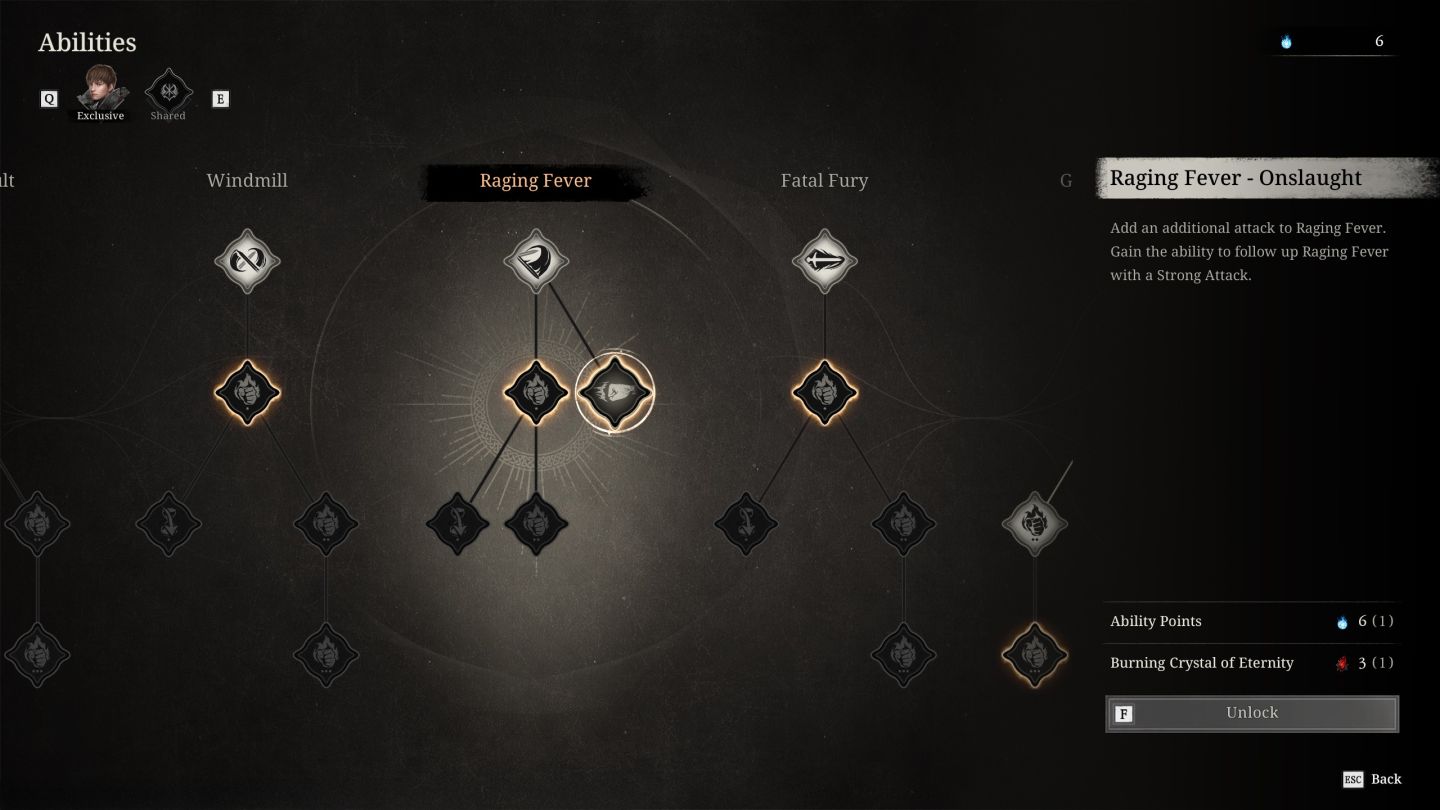Select the glowing fist node directly under Raging Fever
Screen dimensions: 1440x810
pyautogui.click(x=536, y=392)
